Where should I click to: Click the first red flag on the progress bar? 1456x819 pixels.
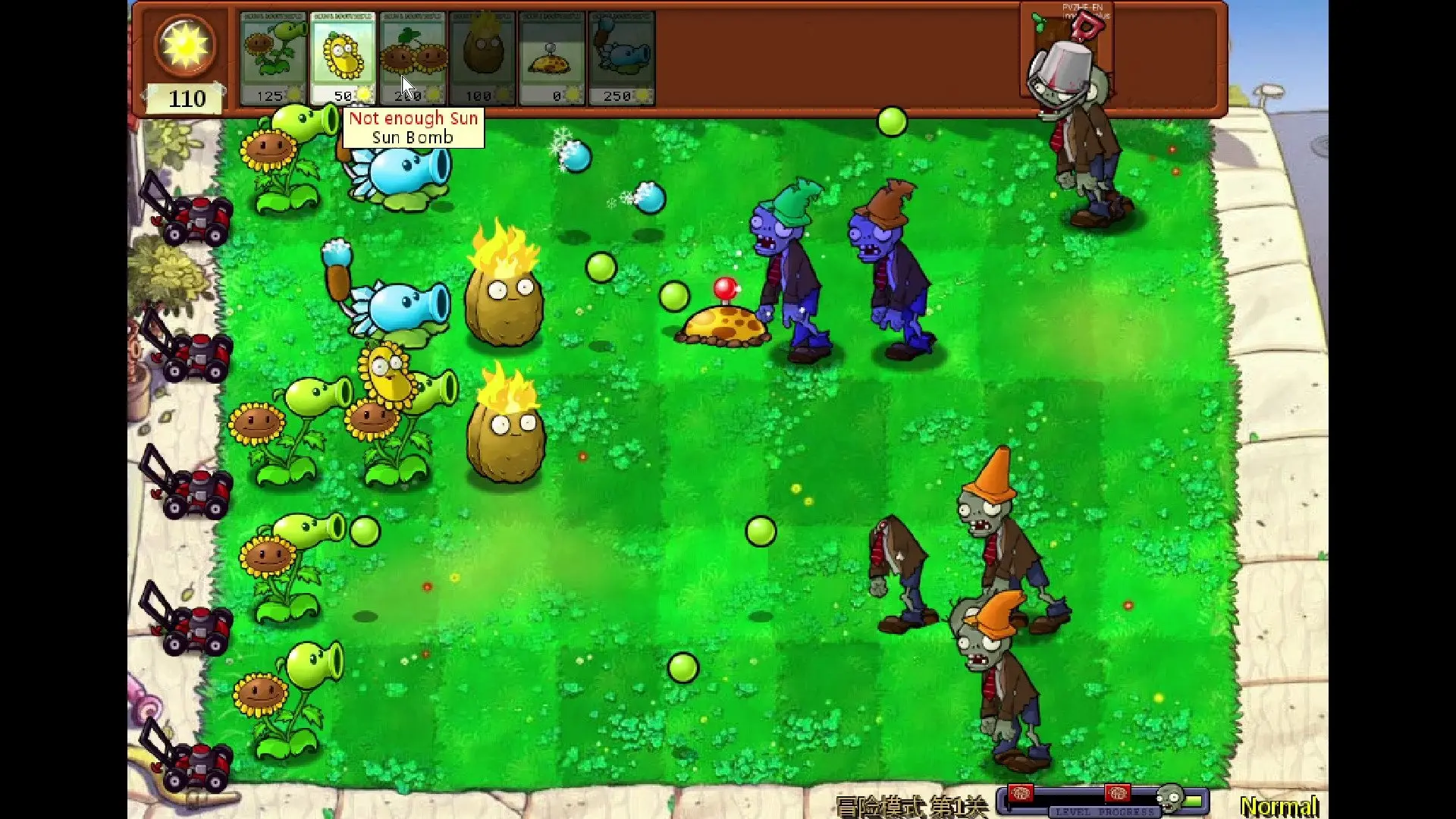(x=1021, y=795)
